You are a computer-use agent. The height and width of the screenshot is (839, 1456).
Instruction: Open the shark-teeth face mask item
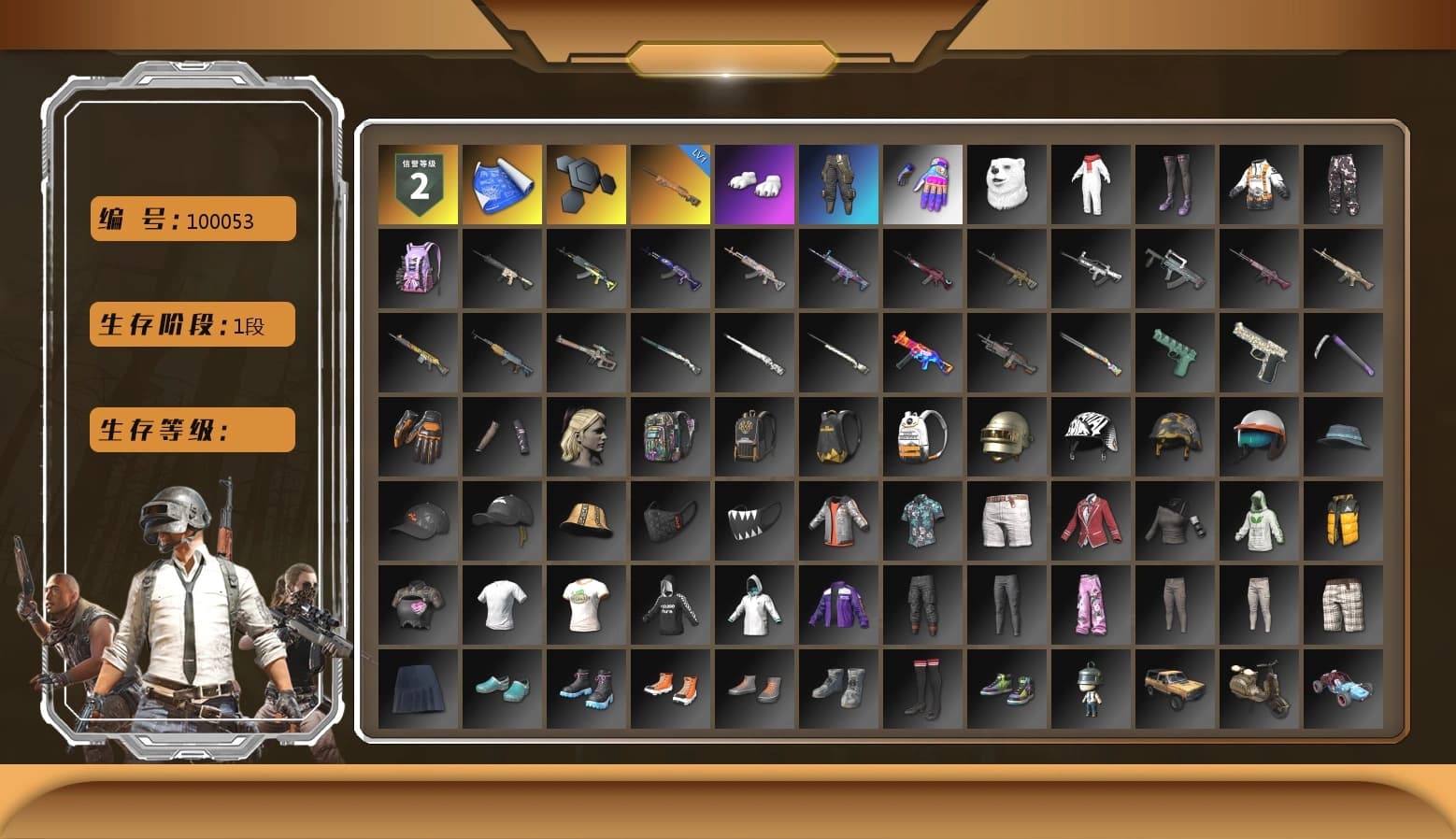pos(754,520)
